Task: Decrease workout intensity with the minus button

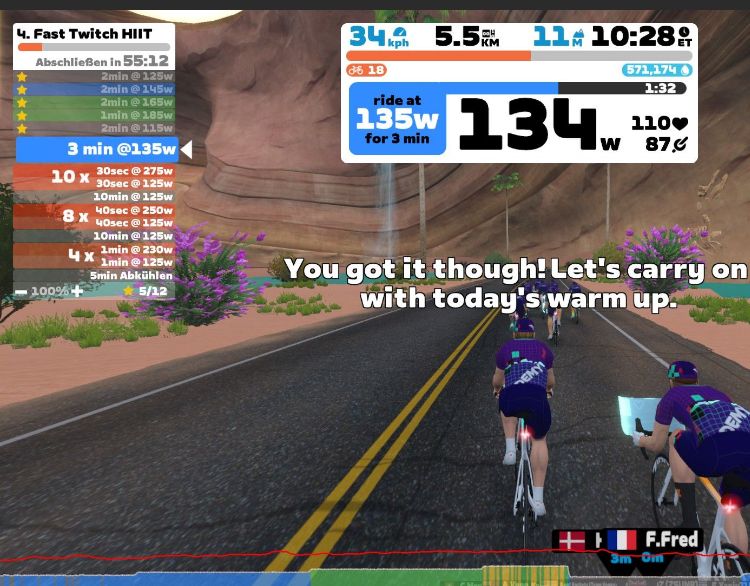Action: [x=21, y=291]
